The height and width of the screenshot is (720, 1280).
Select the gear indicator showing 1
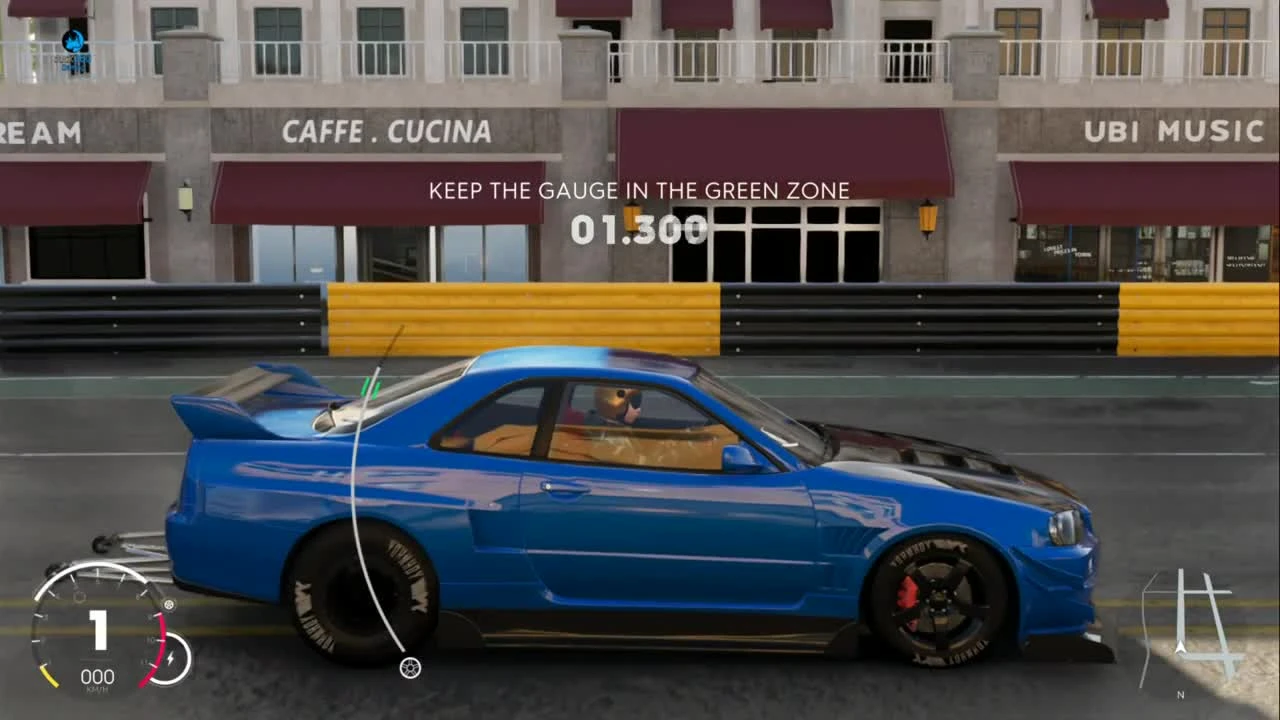(x=98, y=630)
